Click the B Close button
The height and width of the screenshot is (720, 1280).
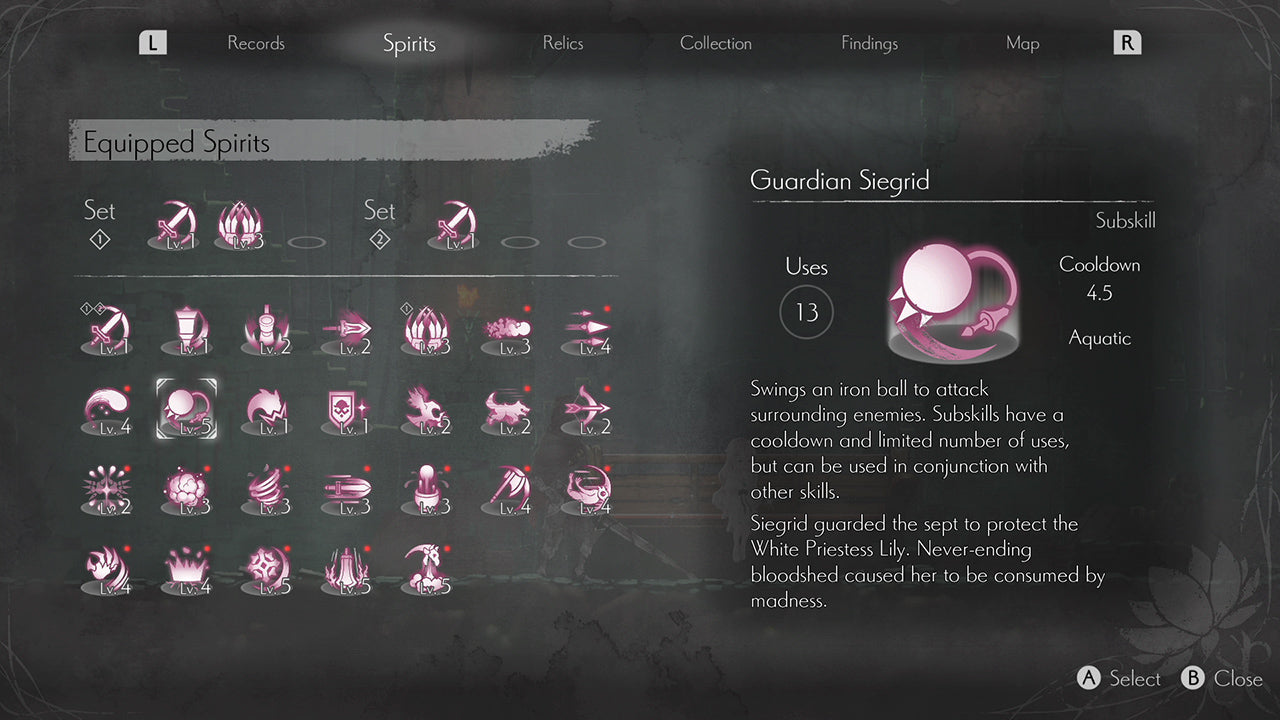1222,678
